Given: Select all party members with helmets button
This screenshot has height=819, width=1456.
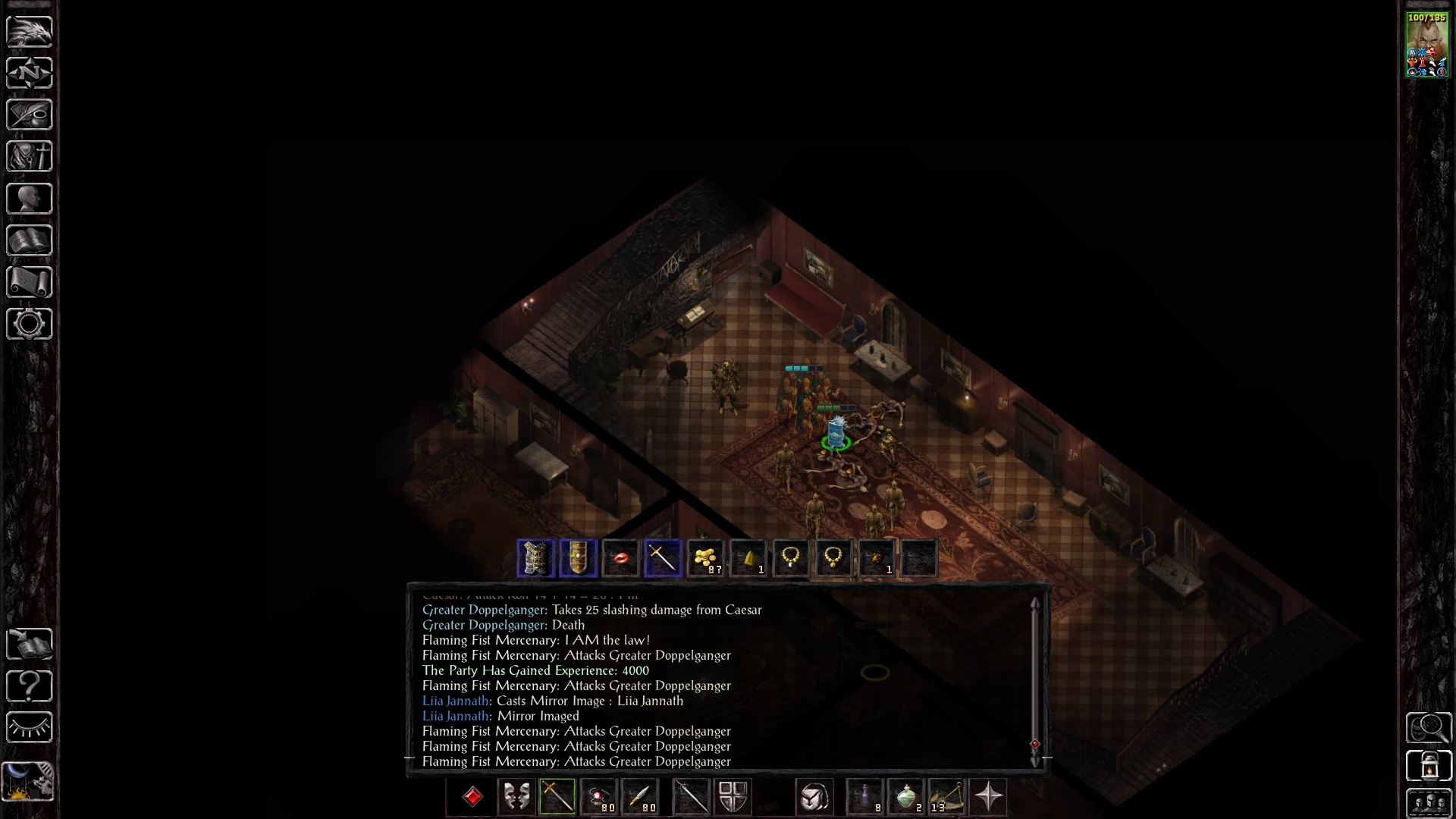Looking at the screenshot, I should click(1429, 803).
